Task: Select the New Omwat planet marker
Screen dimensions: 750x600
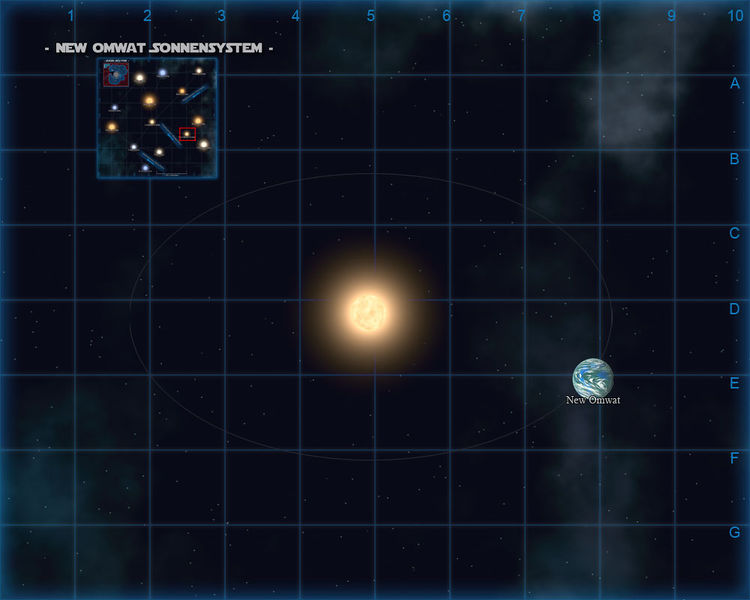Action: [x=592, y=378]
